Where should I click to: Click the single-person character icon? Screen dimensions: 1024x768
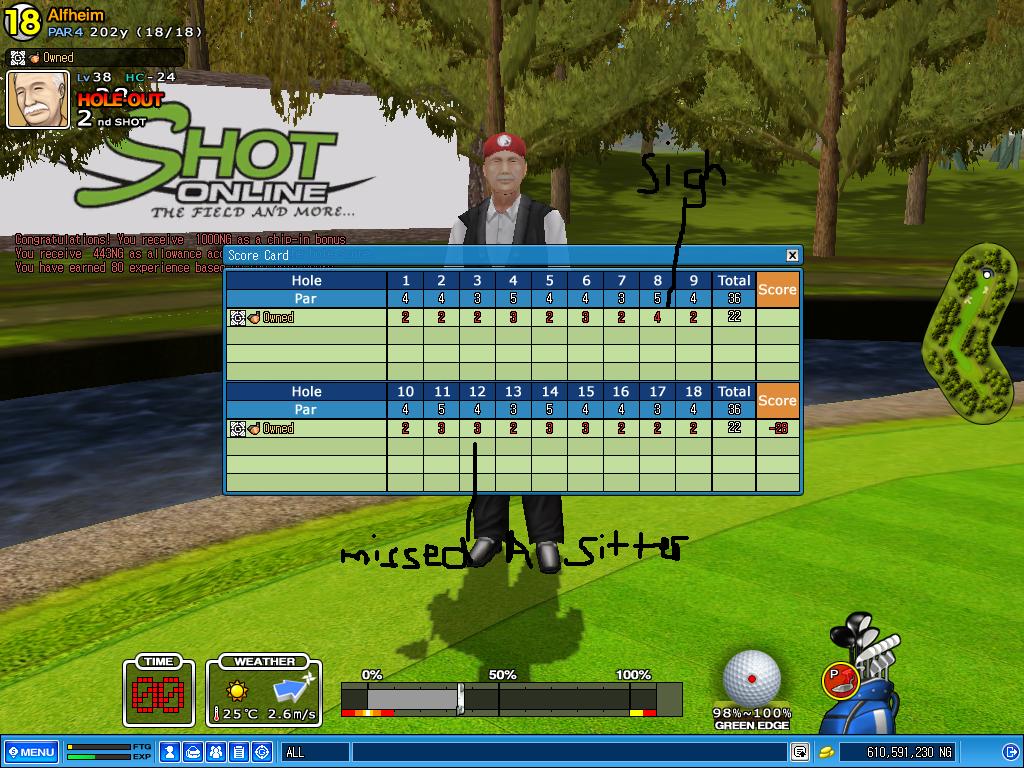(x=171, y=752)
